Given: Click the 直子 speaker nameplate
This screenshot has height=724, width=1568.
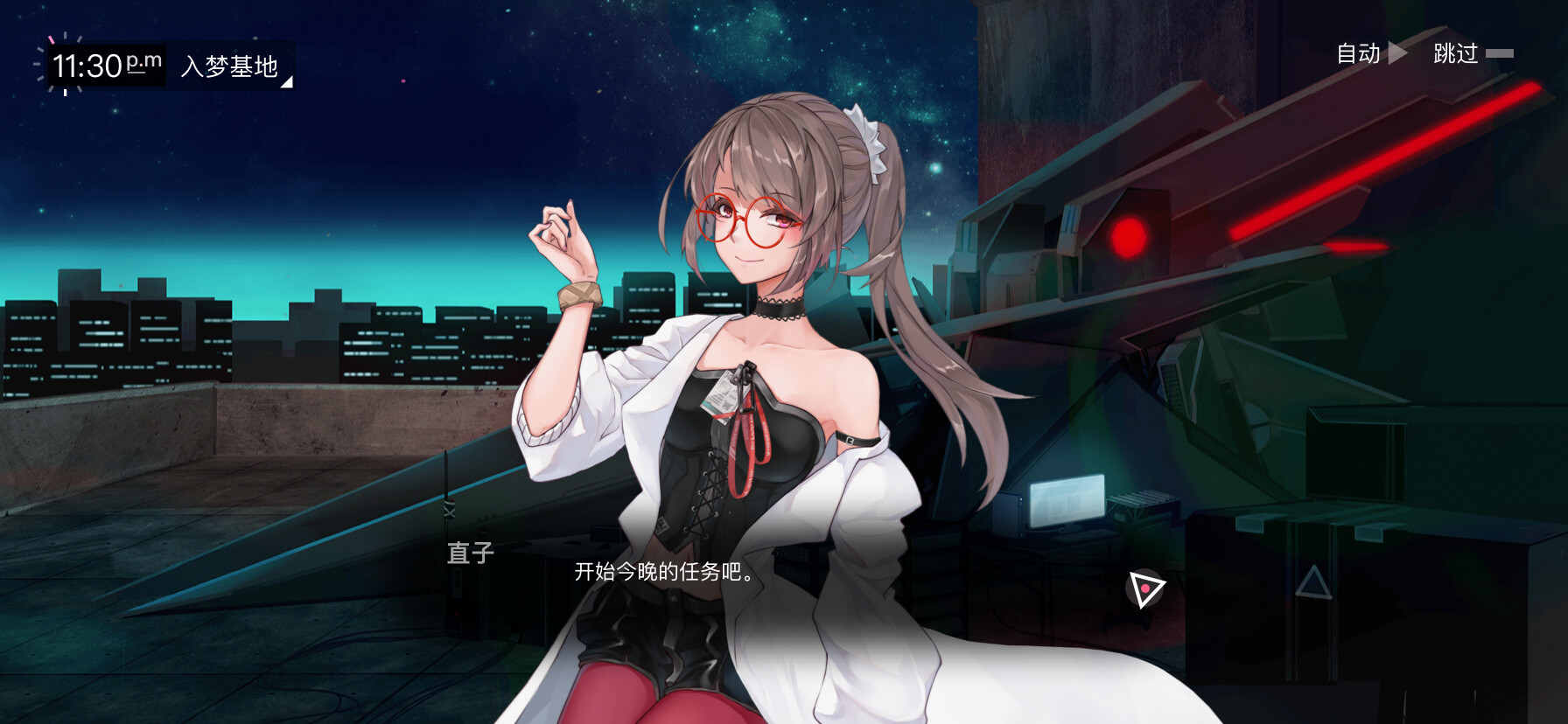Looking at the screenshot, I should click(469, 553).
